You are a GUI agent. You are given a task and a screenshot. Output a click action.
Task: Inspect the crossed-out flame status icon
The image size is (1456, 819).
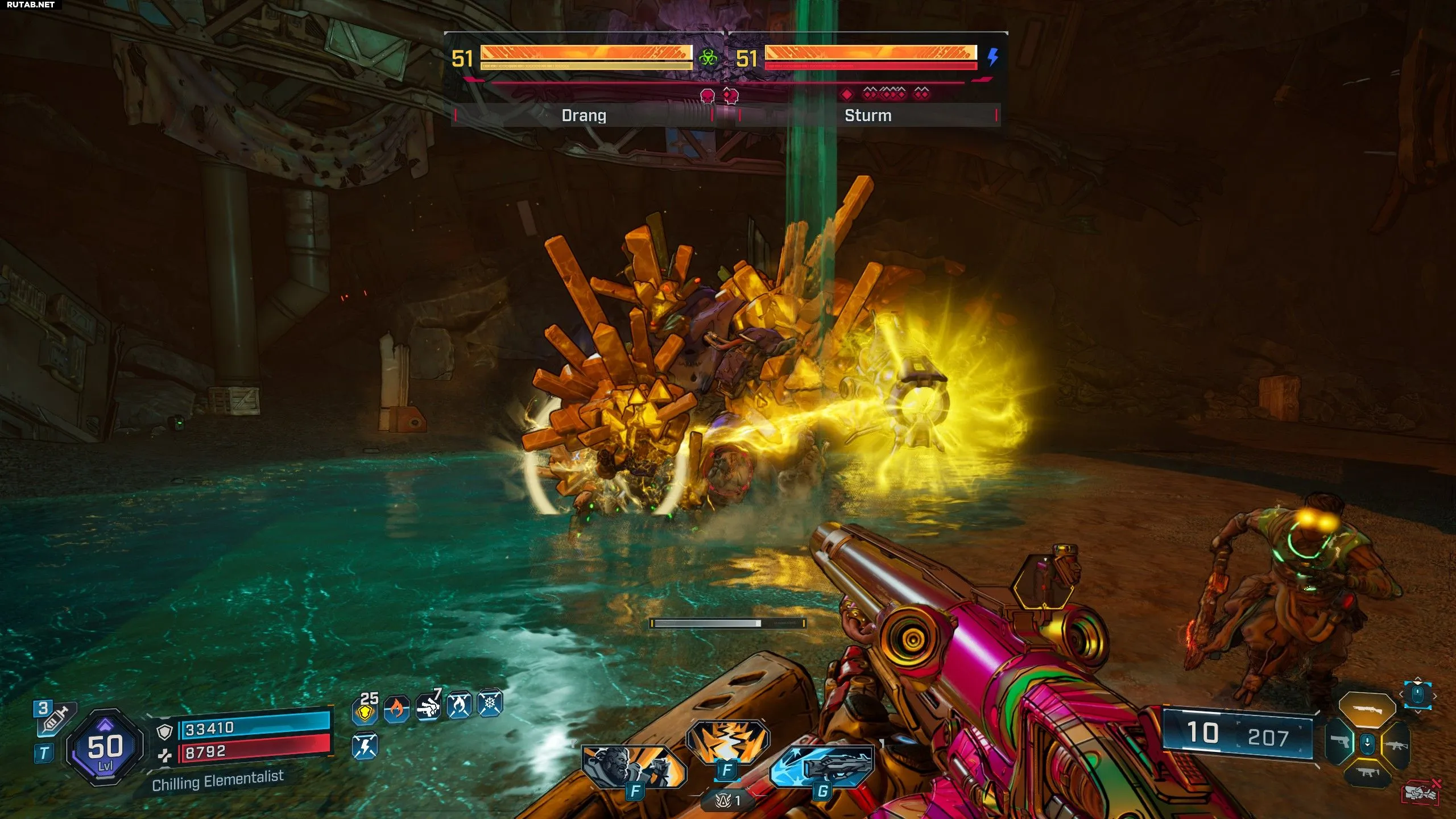pos(459,705)
